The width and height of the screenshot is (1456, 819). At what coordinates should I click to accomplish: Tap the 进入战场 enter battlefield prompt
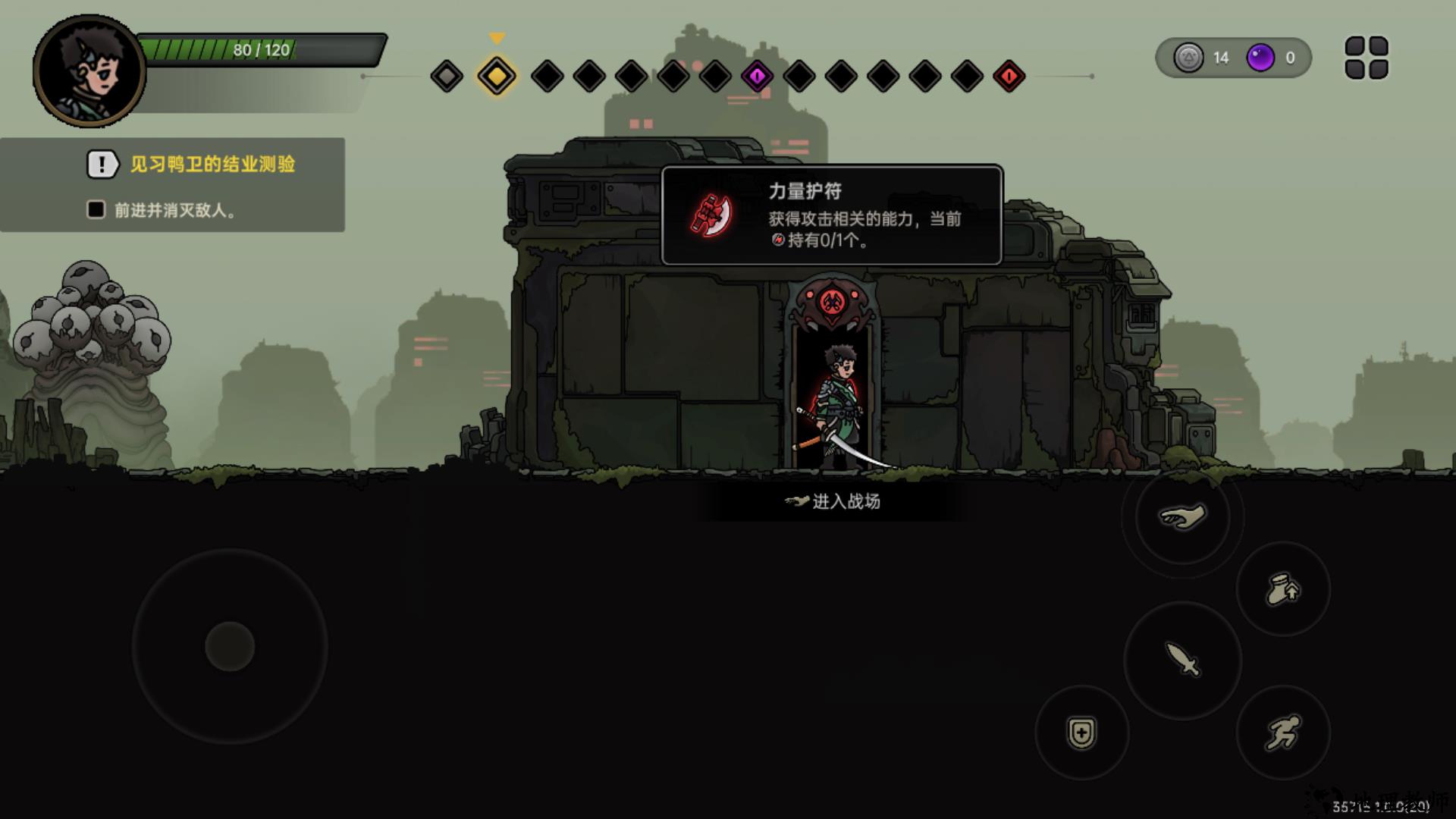point(833,501)
